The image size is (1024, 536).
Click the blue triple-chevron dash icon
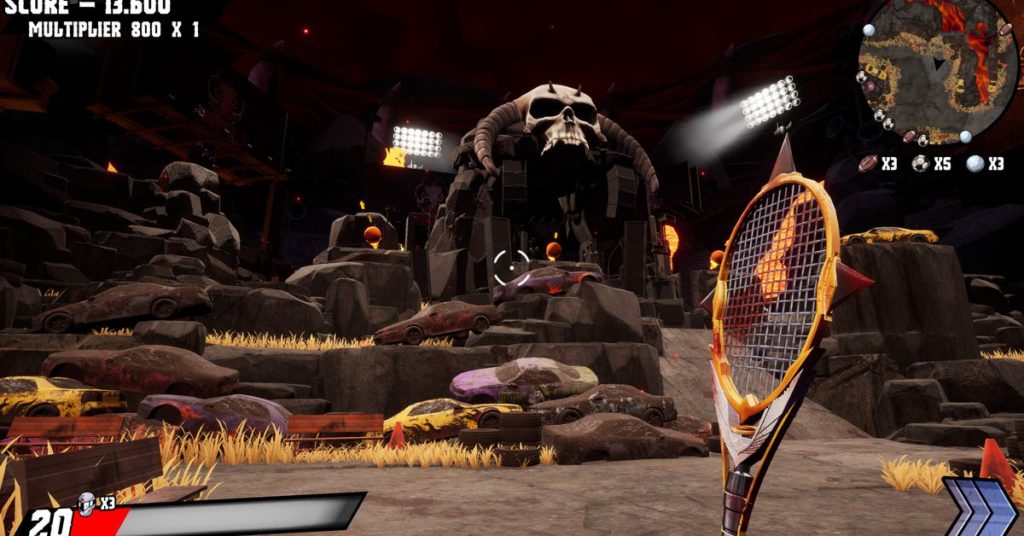tap(980, 508)
